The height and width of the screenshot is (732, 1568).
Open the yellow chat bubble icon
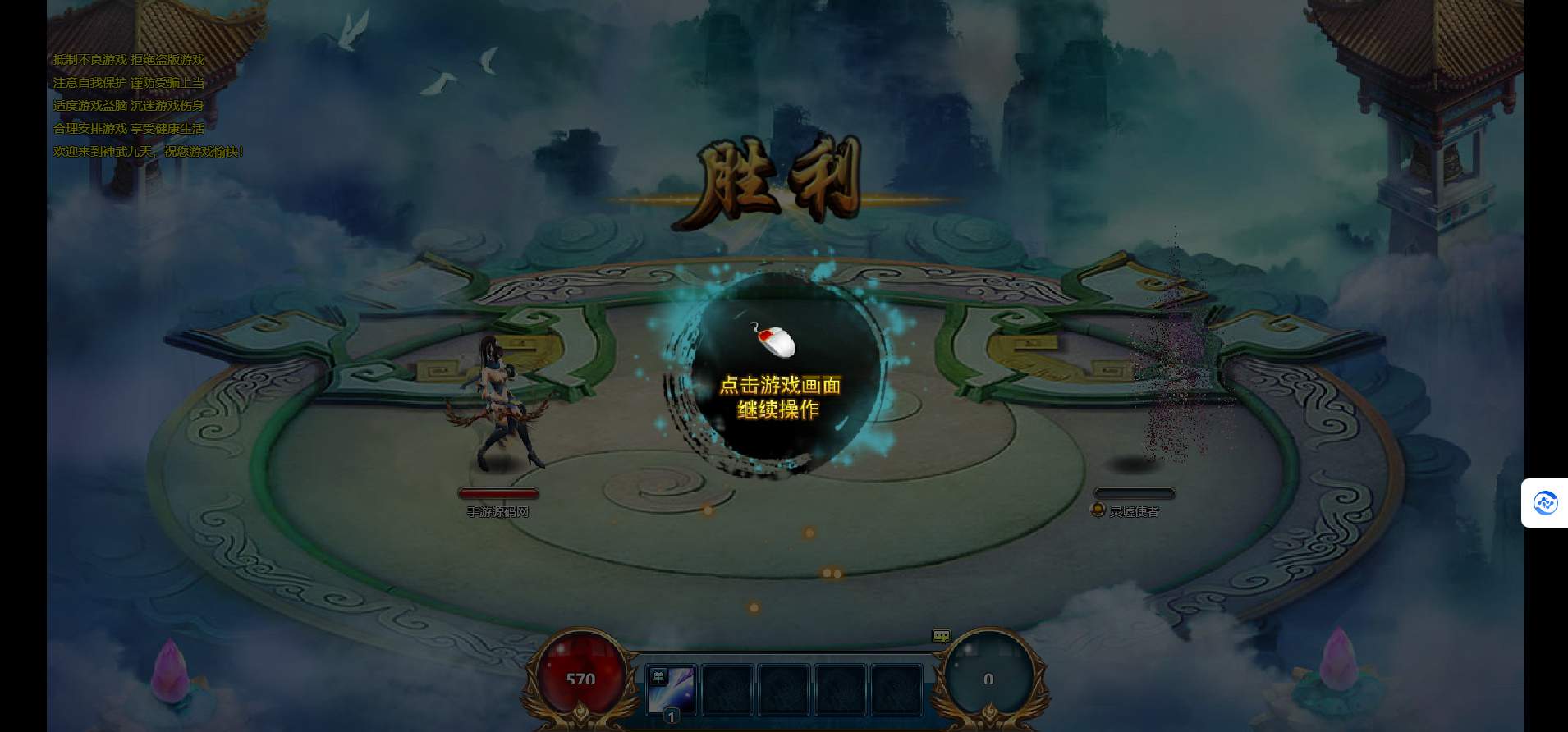click(941, 636)
